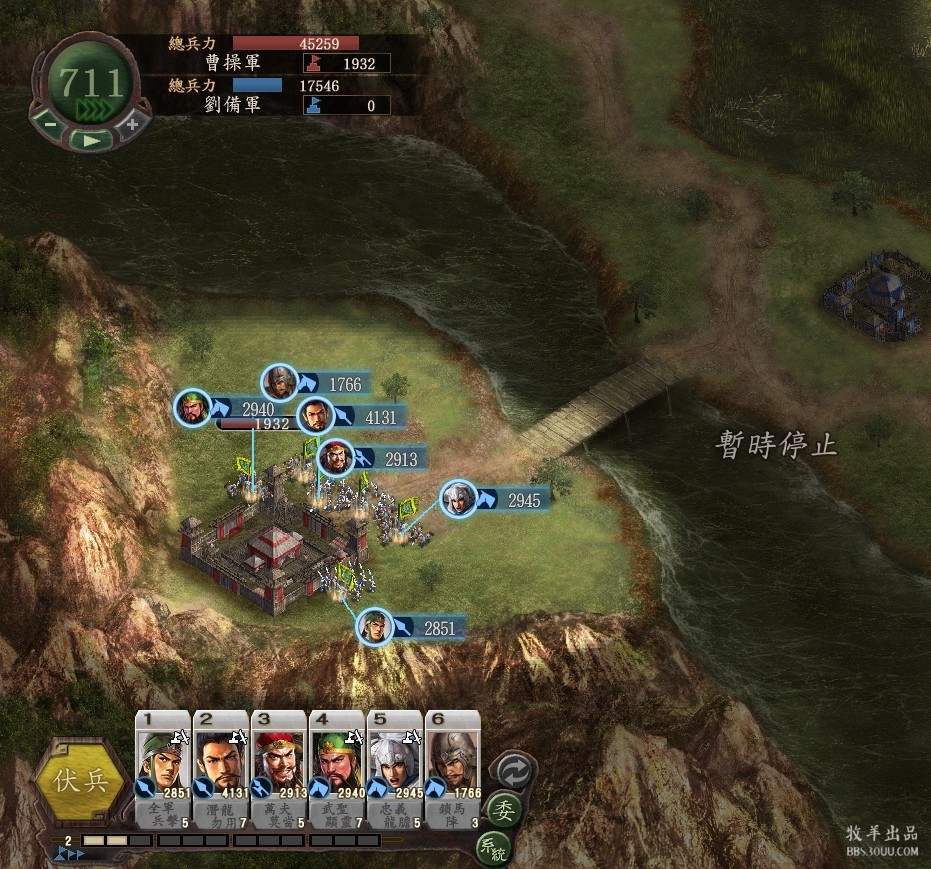Select the silver-helmet unit portrait with 2945 troops
The height and width of the screenshot is (869, 931).
coord(459,499)
